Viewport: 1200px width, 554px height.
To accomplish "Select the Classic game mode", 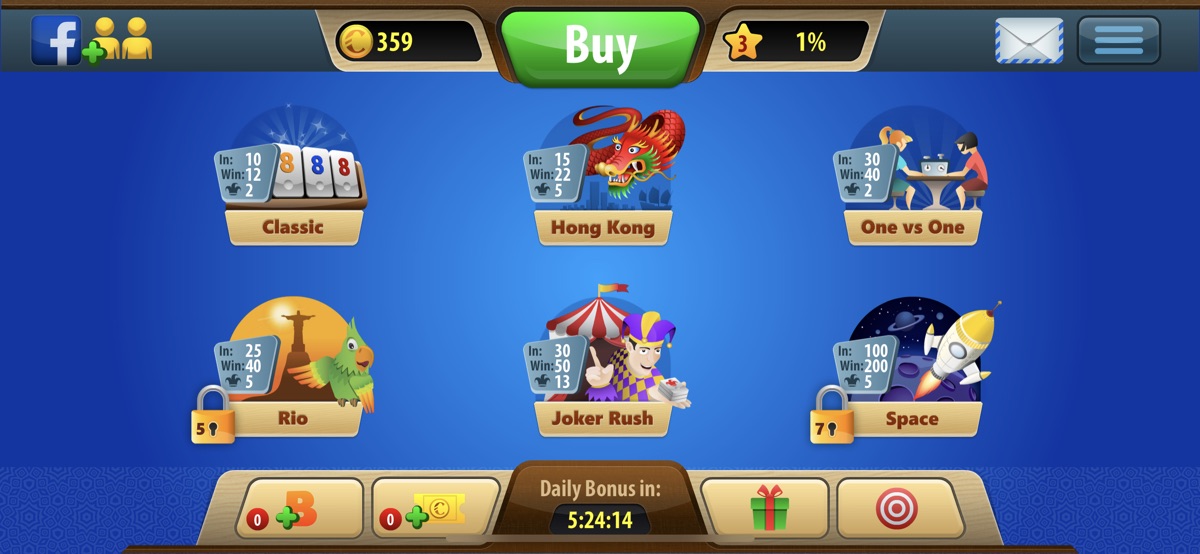I will coord(292,180).
